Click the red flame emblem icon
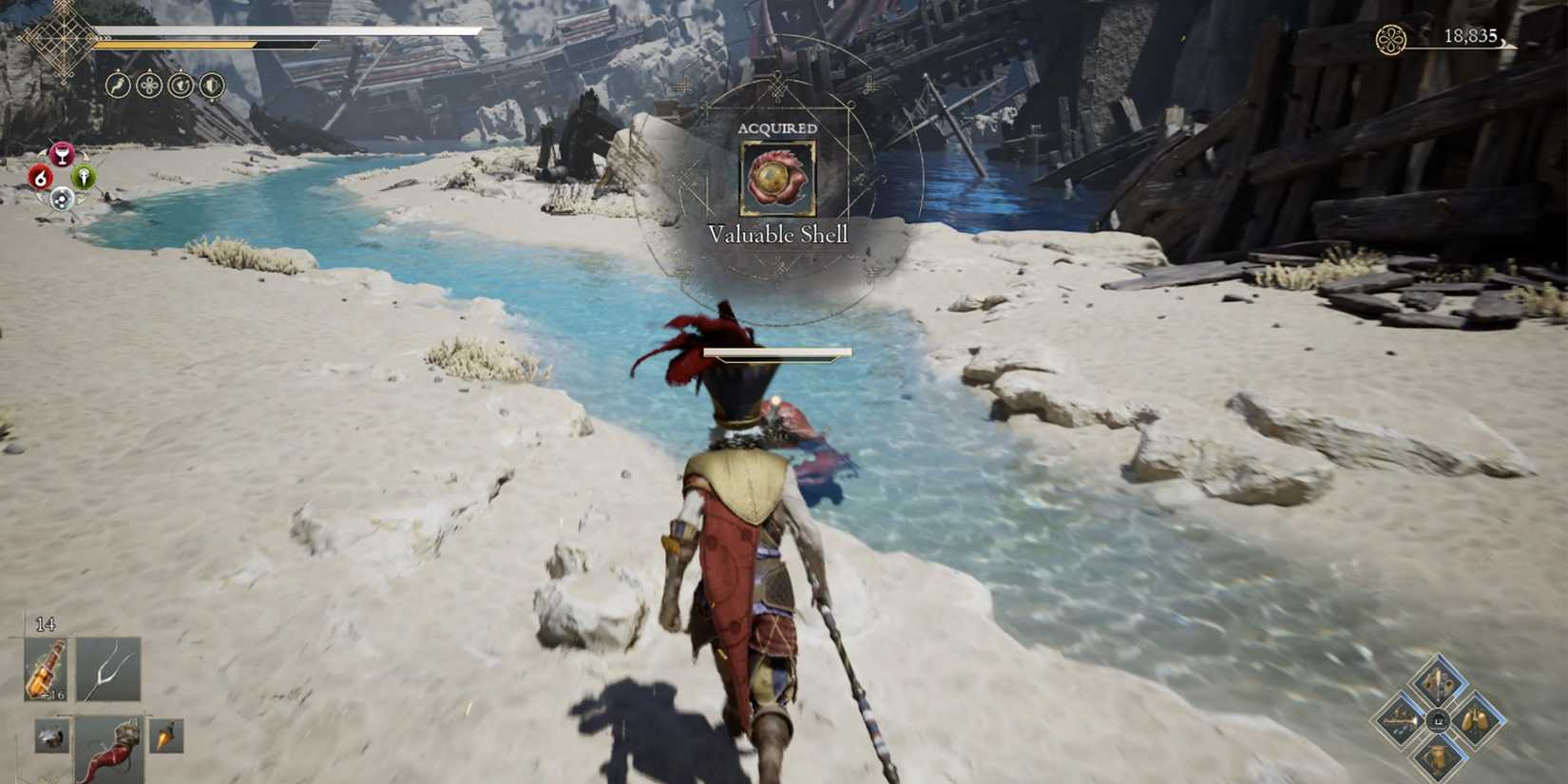Viewport: 1568px width, 784px height. pos(40,176)
